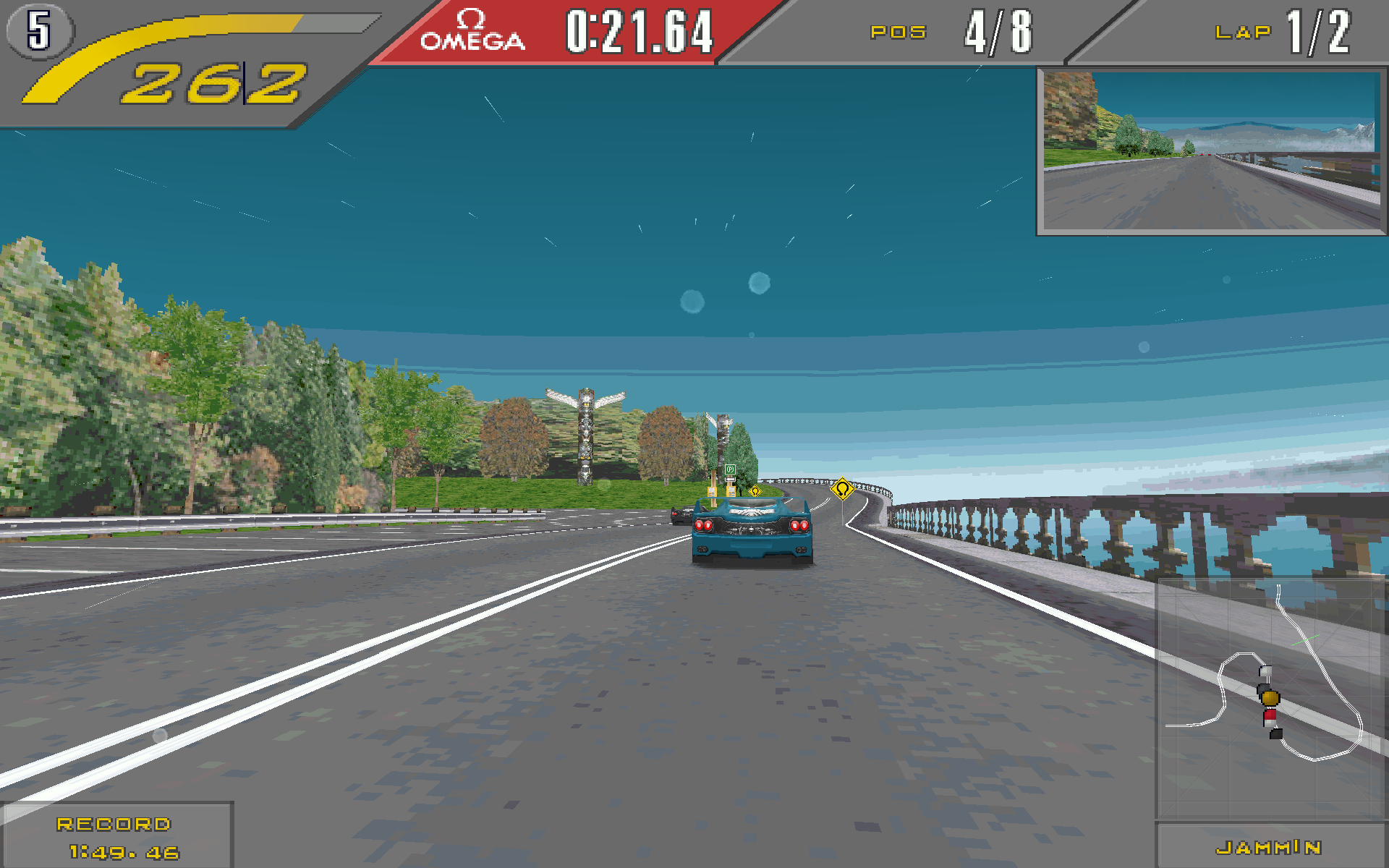Click the JAMMIN player name panel
This screenshot has height=868, width=1389.
1270,847
